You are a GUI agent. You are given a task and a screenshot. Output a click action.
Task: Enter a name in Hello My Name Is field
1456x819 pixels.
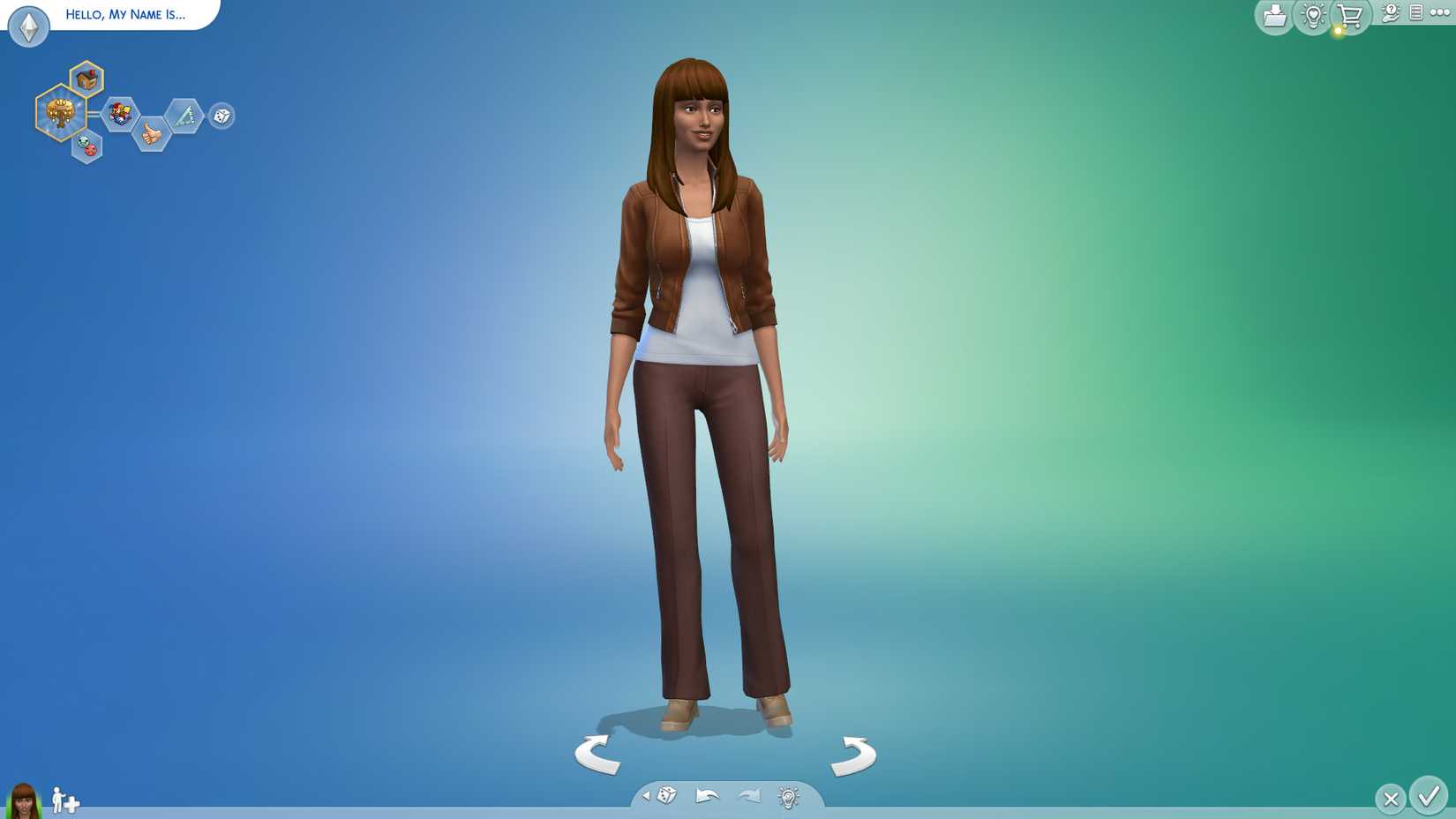click(124, 14)
